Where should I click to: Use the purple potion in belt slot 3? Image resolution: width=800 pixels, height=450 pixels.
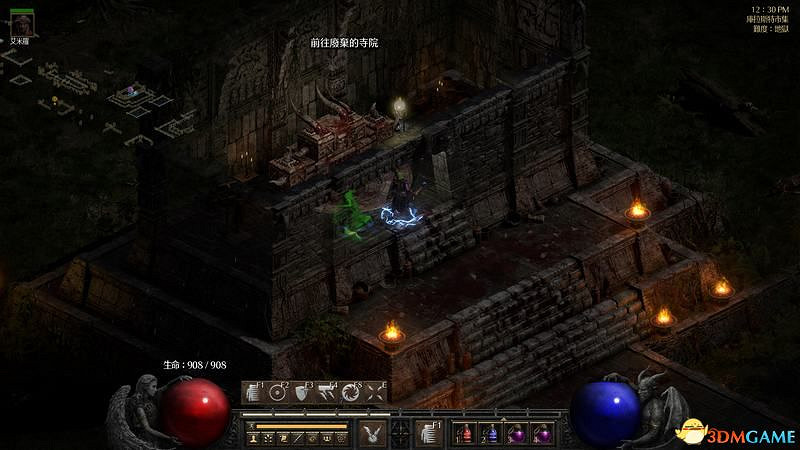518,433
